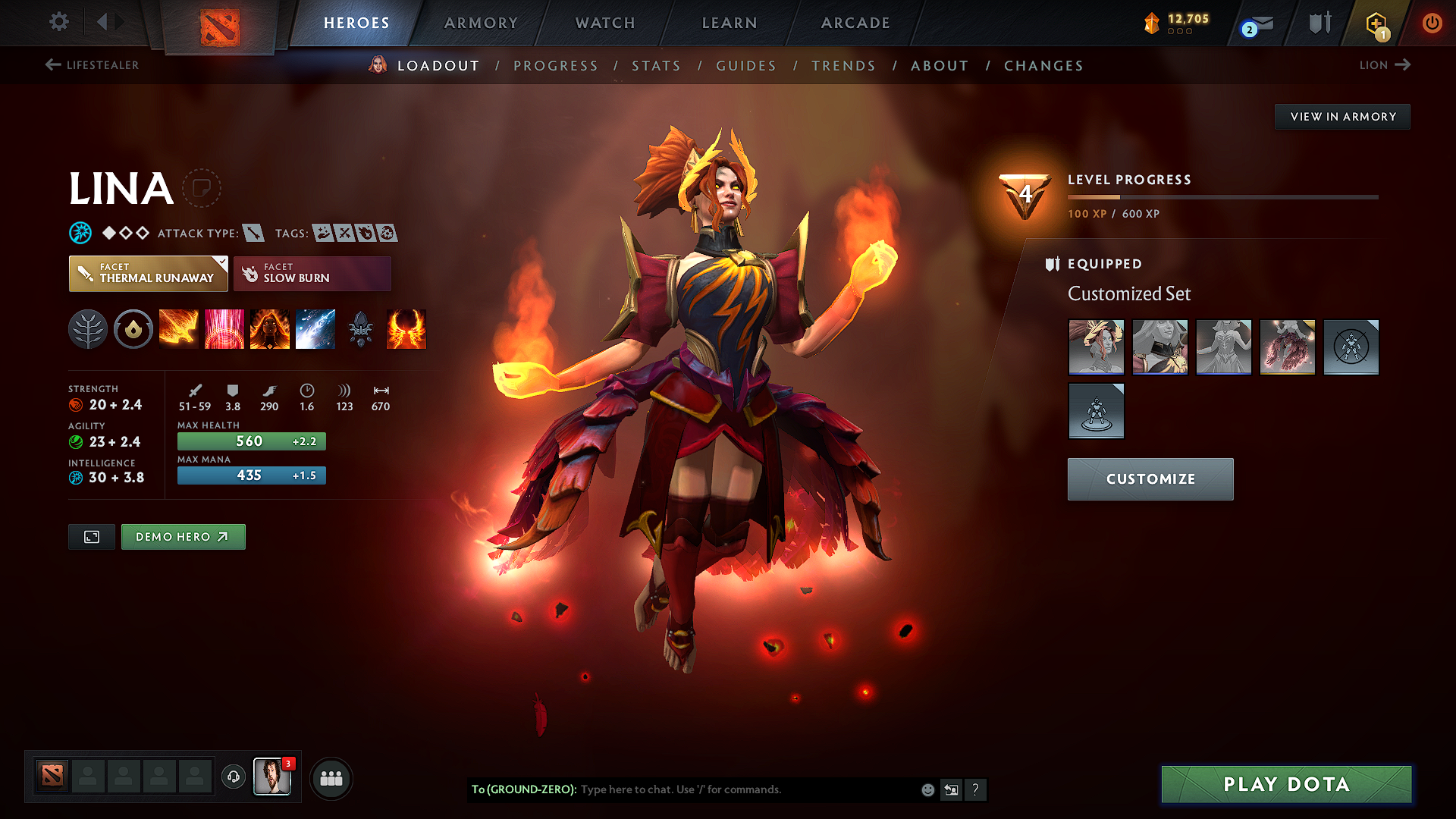Open Lina's talent tree icon
1456x819 pixels.
[88, 328]
